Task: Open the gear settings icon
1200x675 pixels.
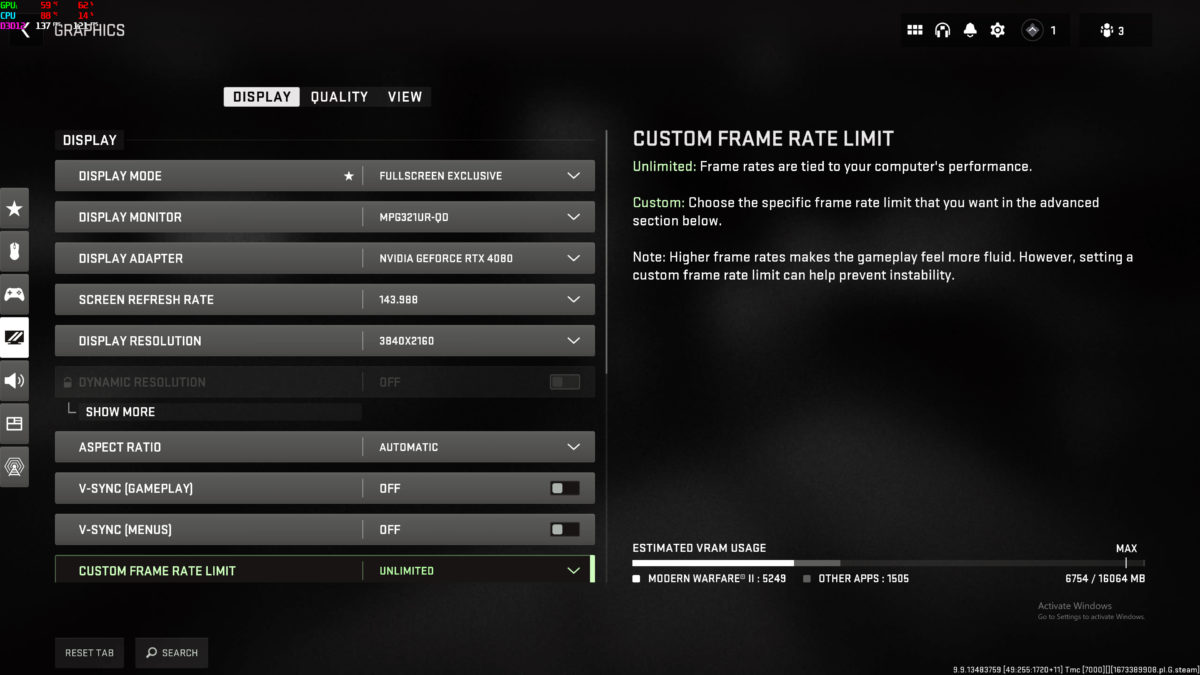Action: (x=997, y=30)
